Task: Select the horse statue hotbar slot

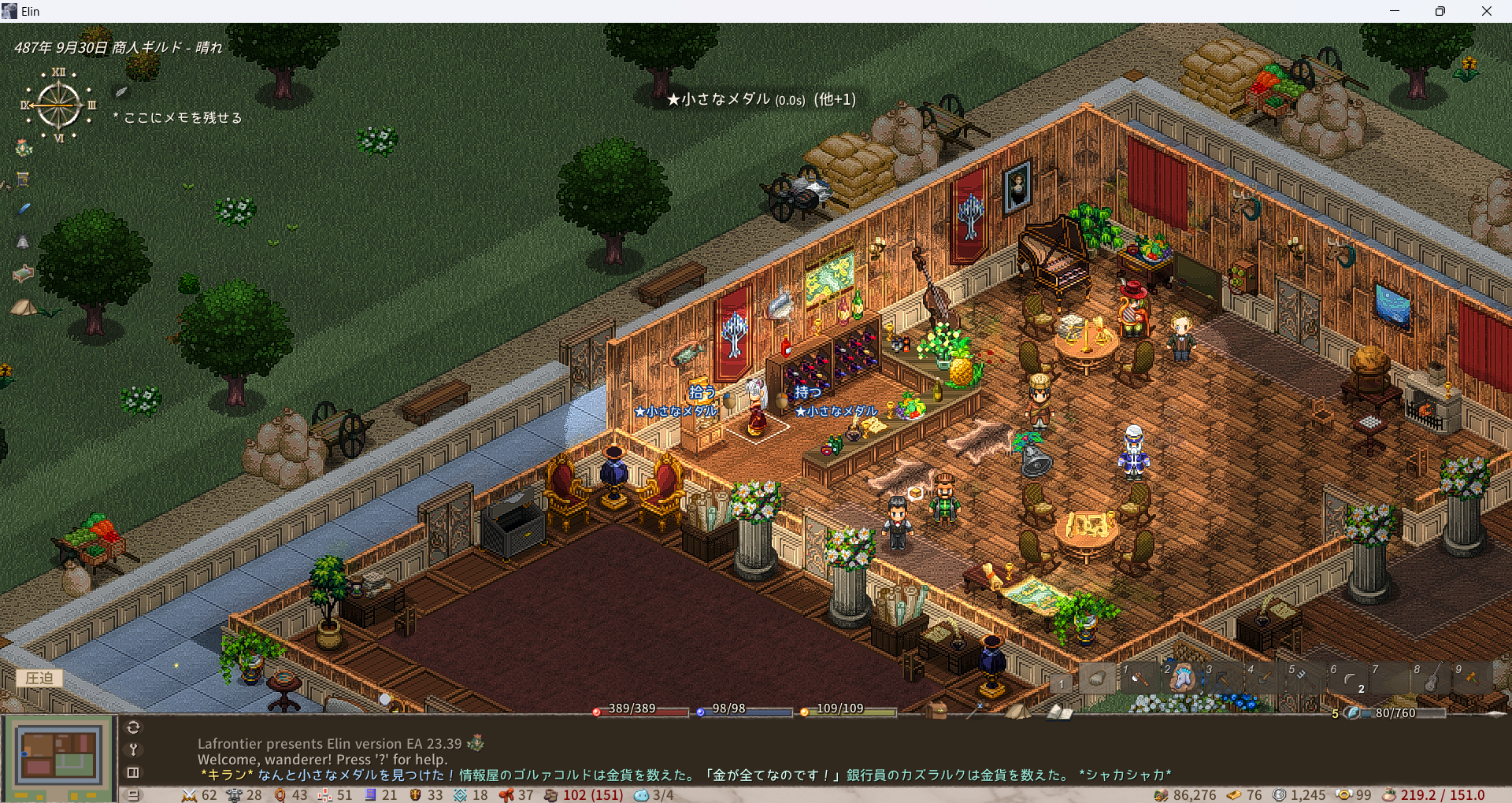Action: 1181,677
